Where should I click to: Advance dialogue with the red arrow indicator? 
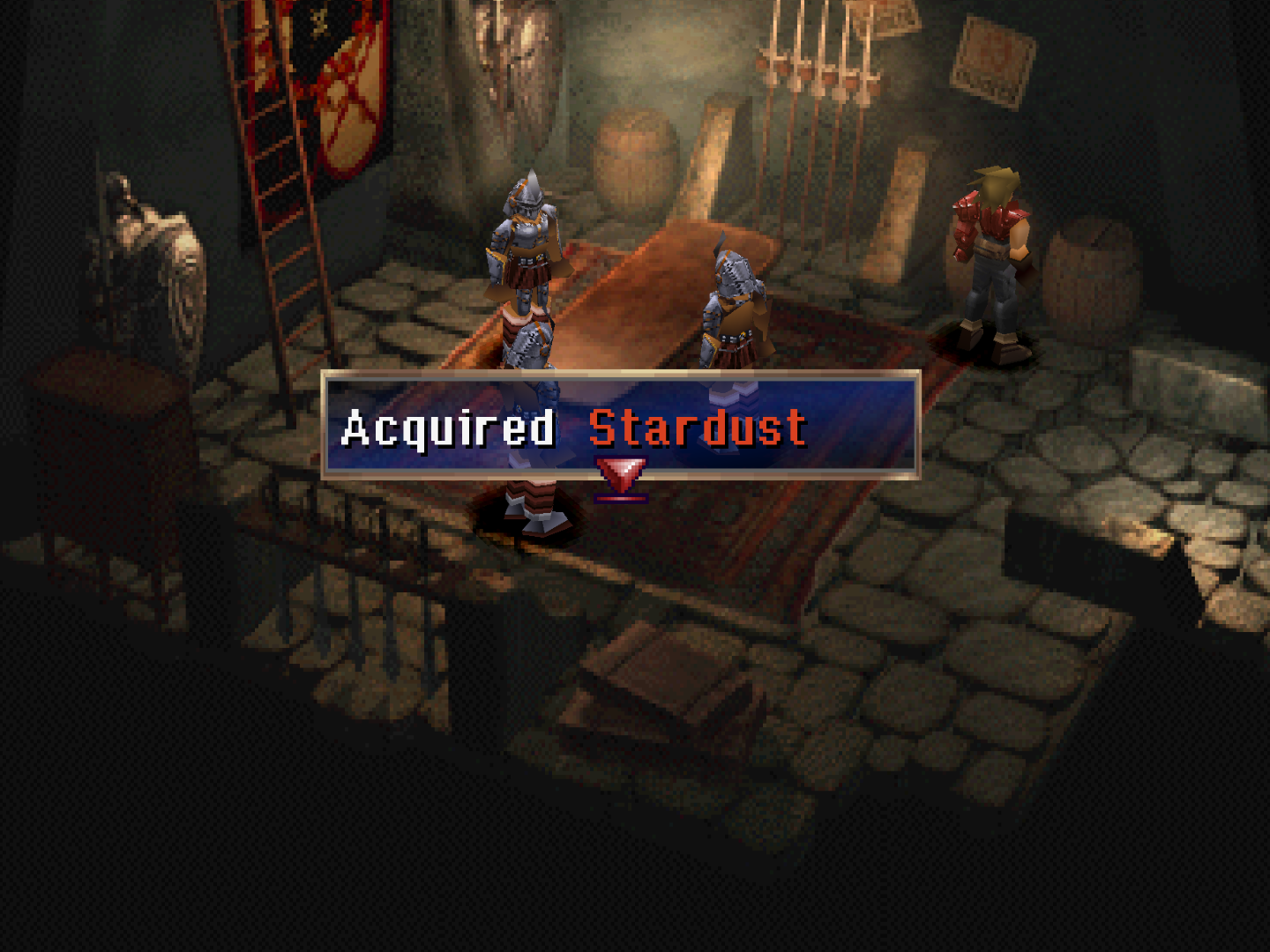[x=622, y=479]
